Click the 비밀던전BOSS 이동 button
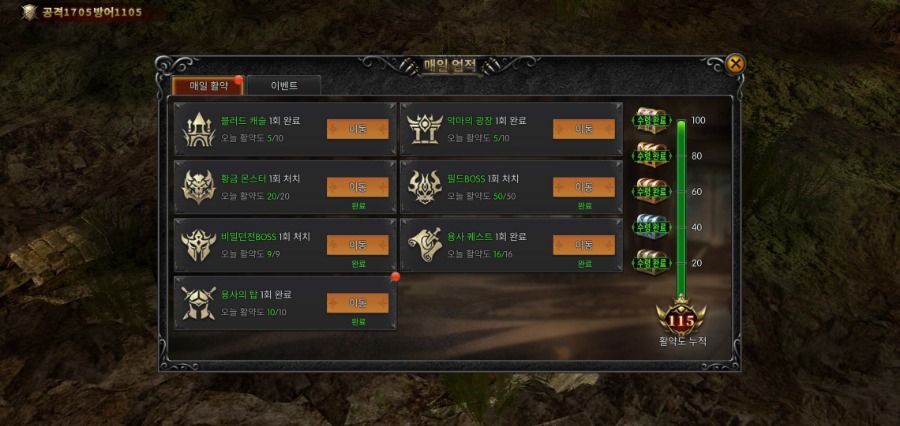The width and height of the screenshot is (900, 426). [357, 244]
